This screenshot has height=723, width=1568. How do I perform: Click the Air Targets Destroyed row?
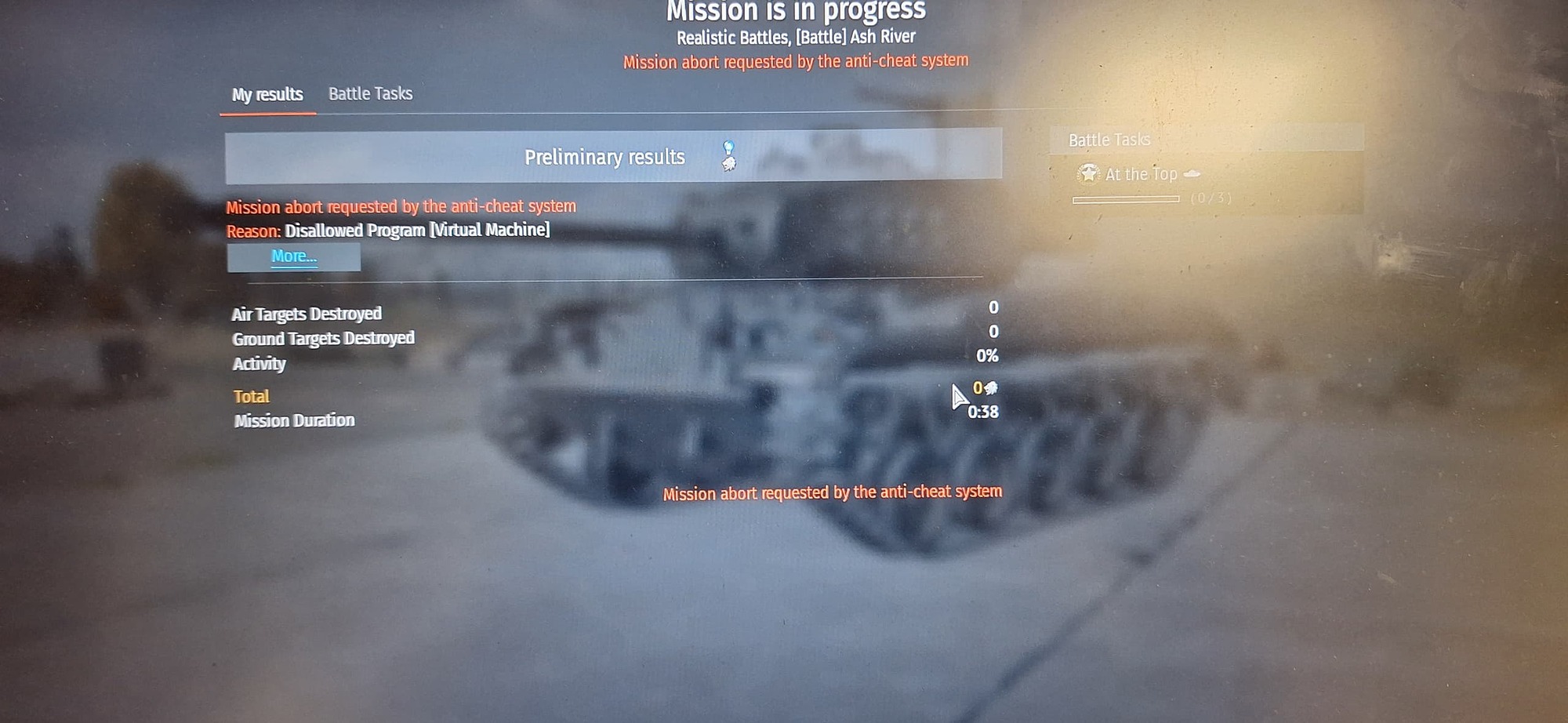coord(307,314)
